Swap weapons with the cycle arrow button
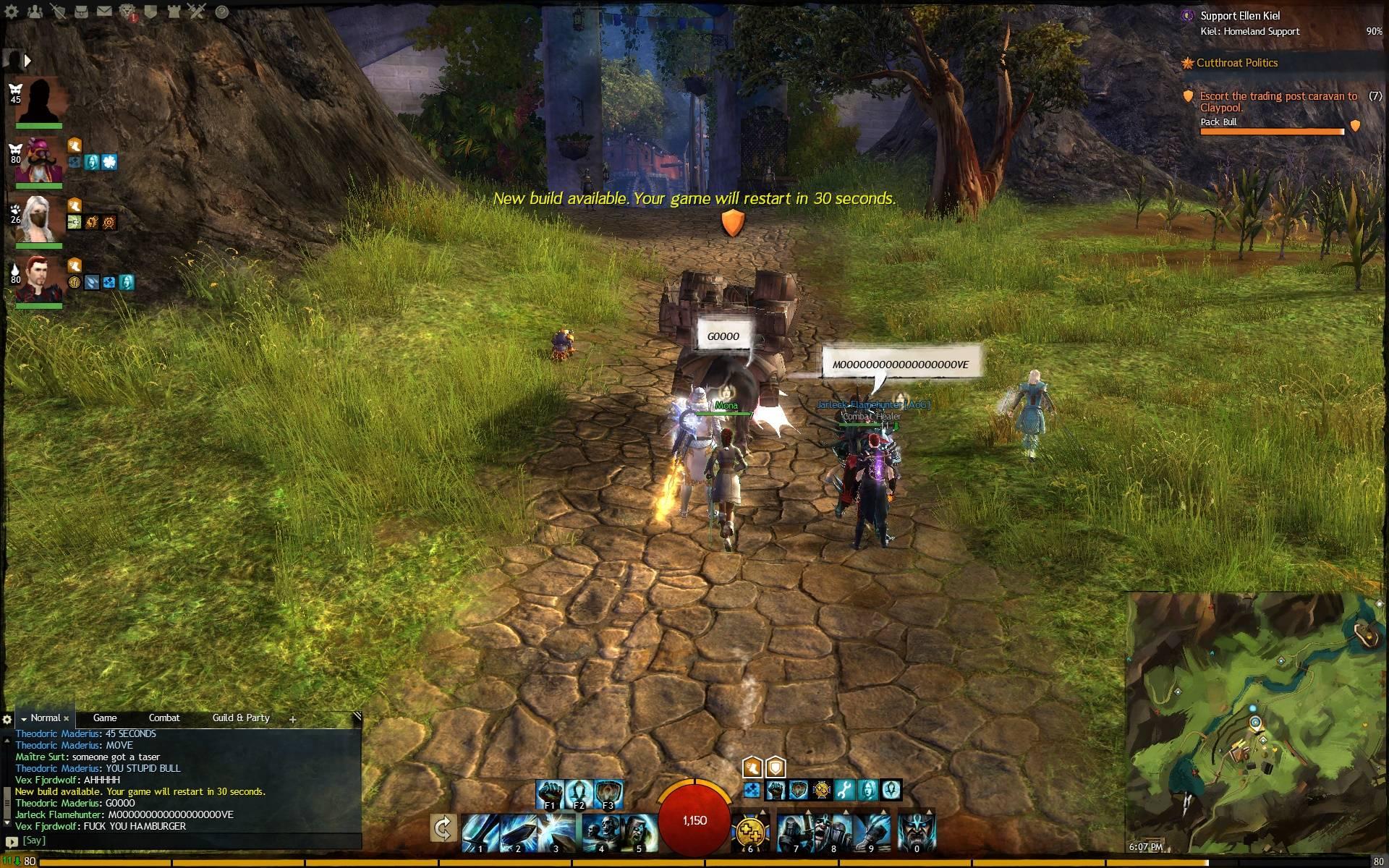 pos(442,829)
